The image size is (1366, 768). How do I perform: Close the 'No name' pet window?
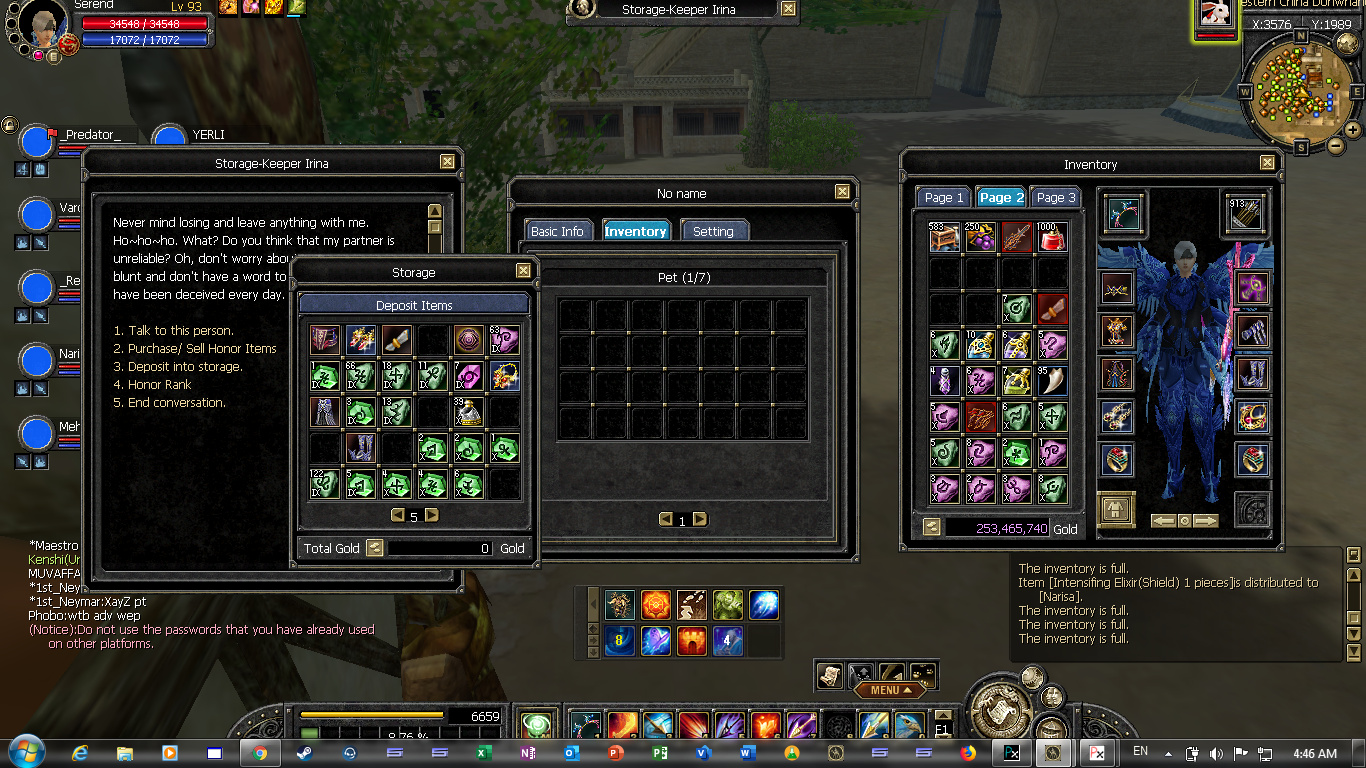point(842,192)
